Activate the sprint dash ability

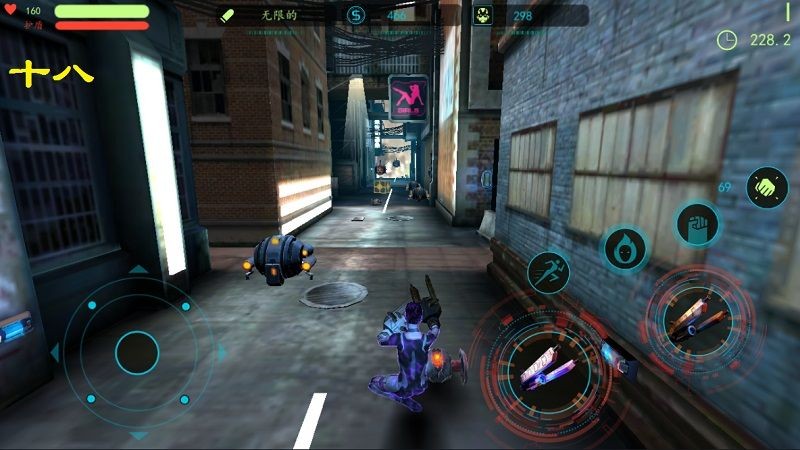point(548,272)
